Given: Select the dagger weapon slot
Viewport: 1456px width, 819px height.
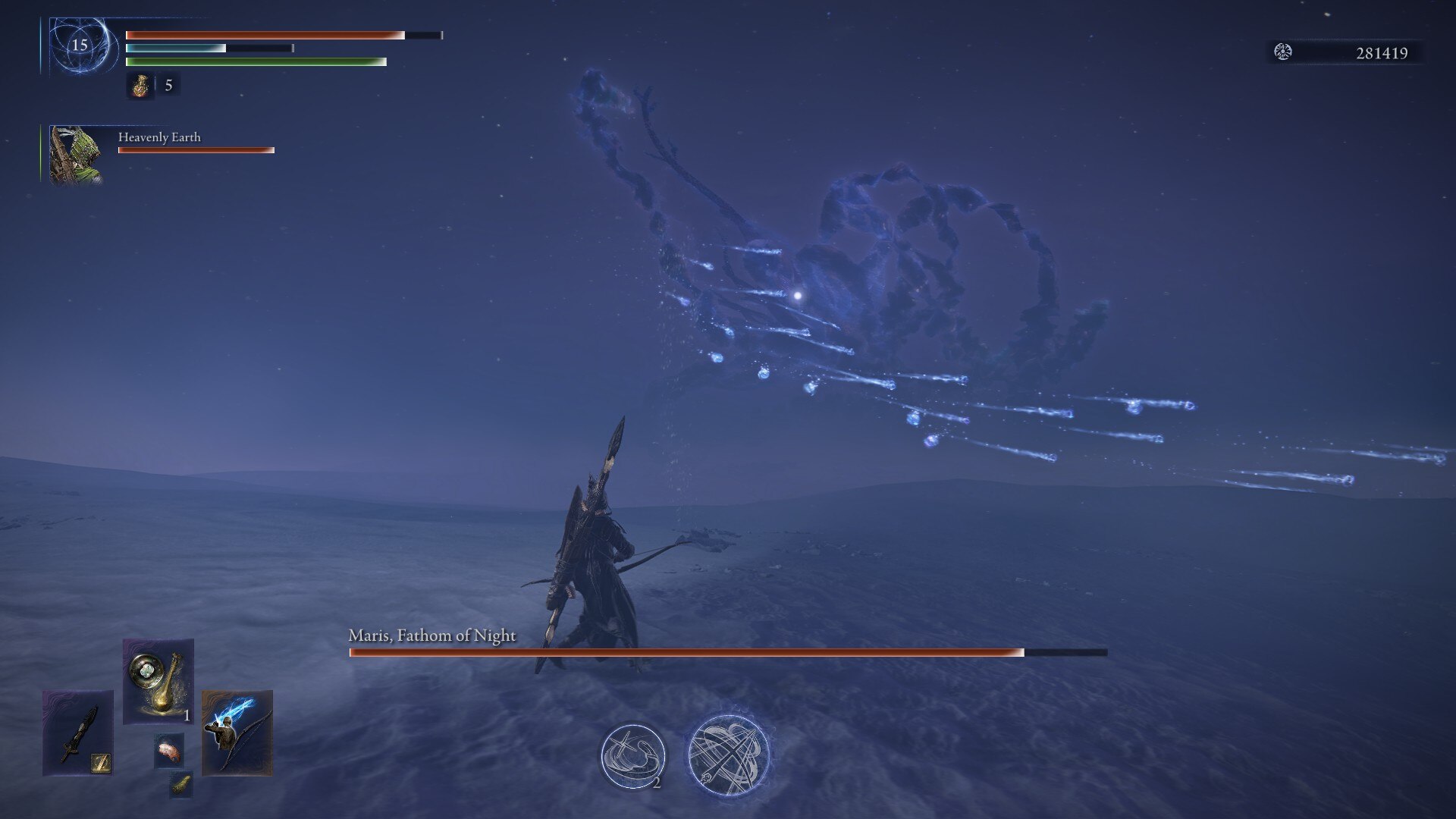Looking at the screenshot, I should pos(78,732).
